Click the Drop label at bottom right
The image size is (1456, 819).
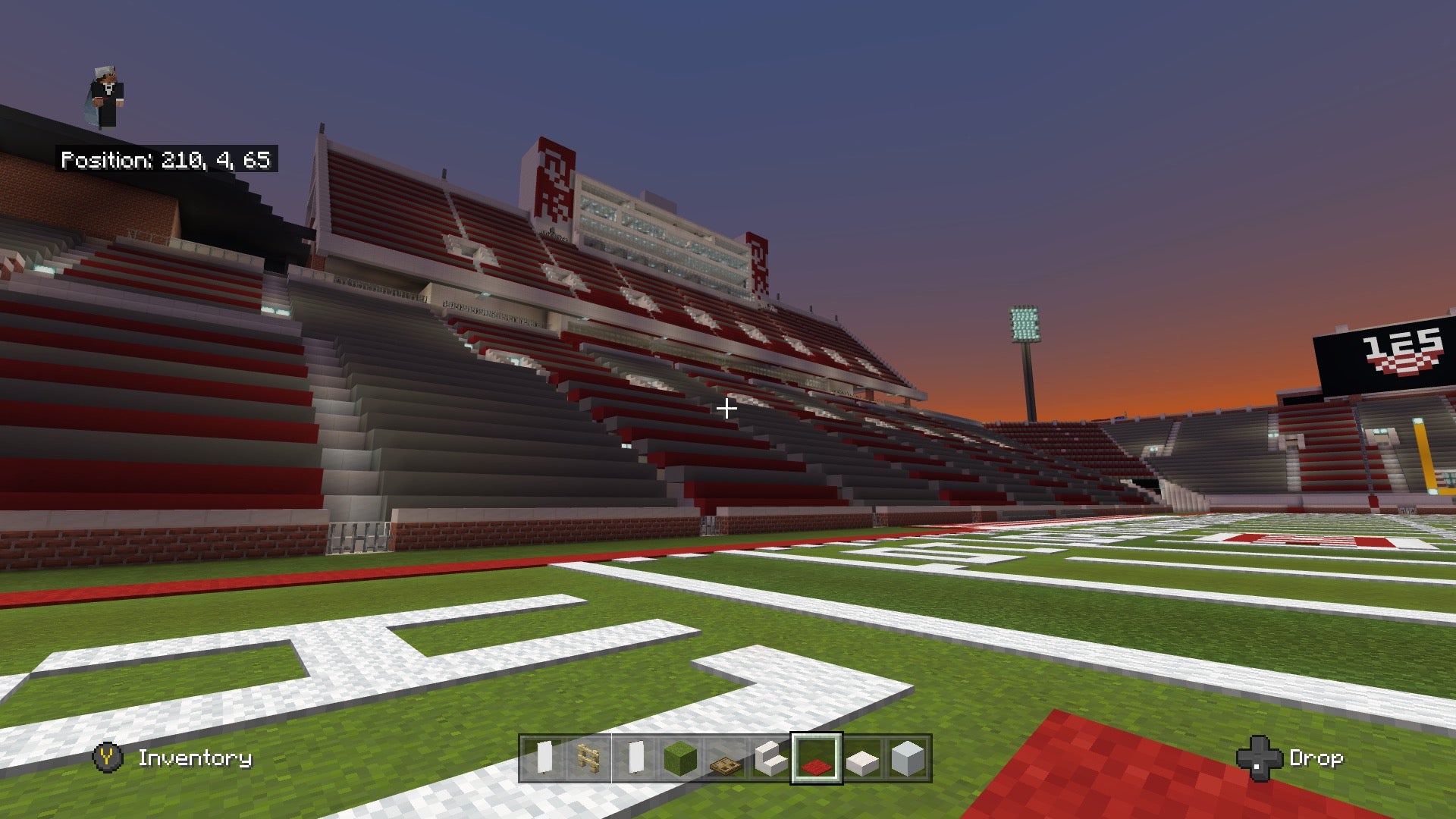tap(1318, 758)
